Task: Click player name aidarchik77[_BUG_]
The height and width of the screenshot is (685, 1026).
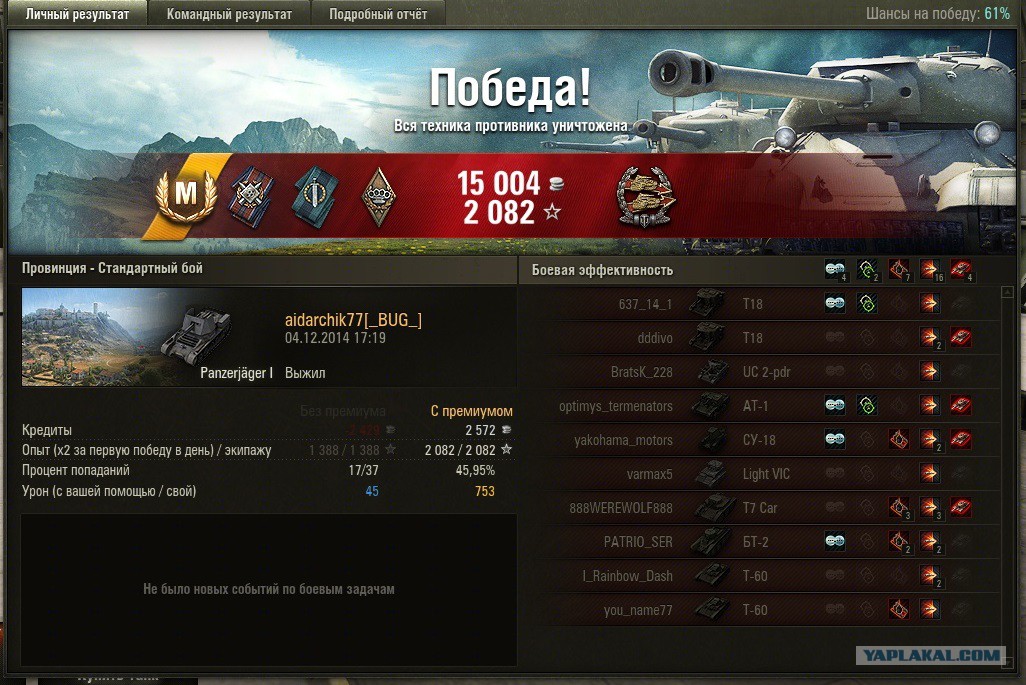Action: tap(353, 319)
